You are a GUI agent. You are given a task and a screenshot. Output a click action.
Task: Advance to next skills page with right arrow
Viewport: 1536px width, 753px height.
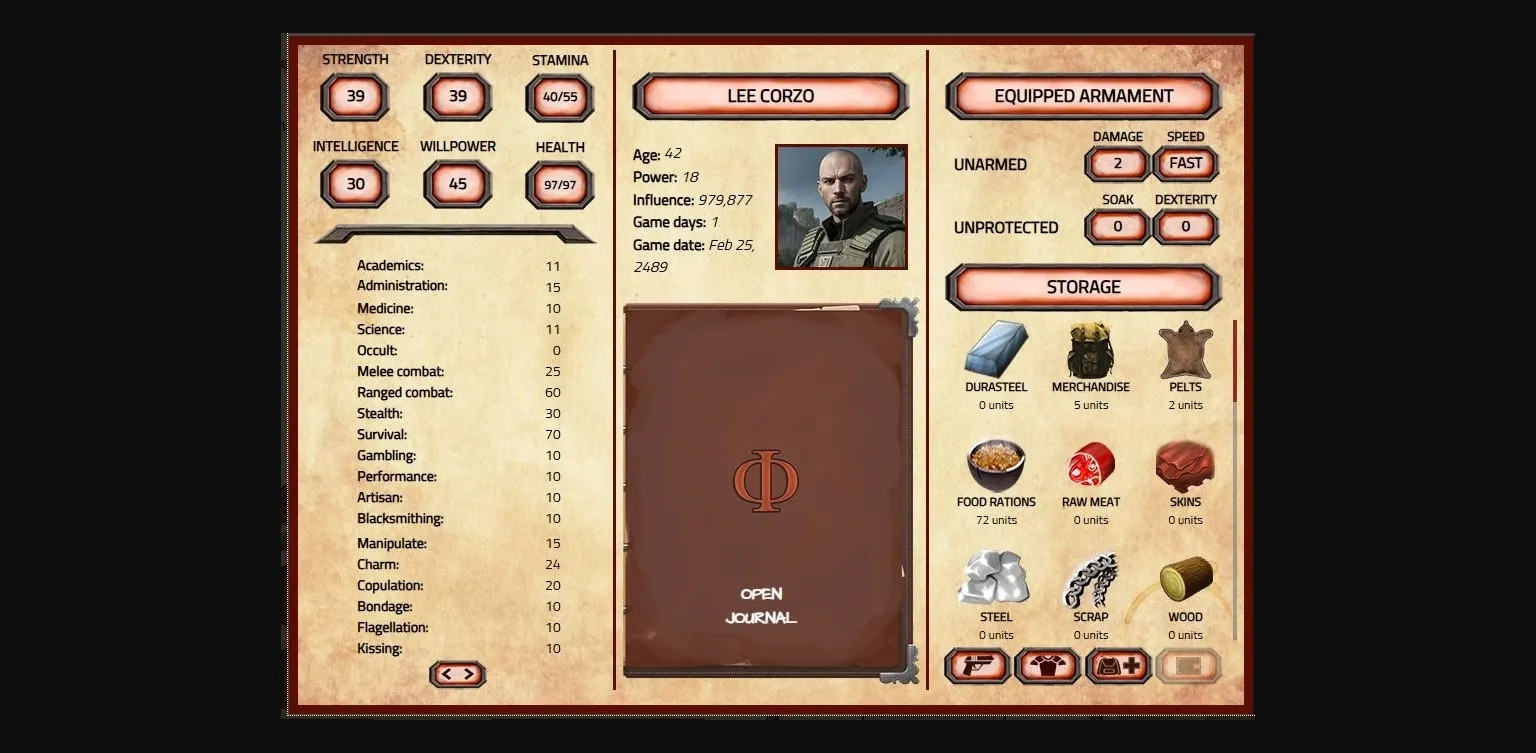pos(468,674)
